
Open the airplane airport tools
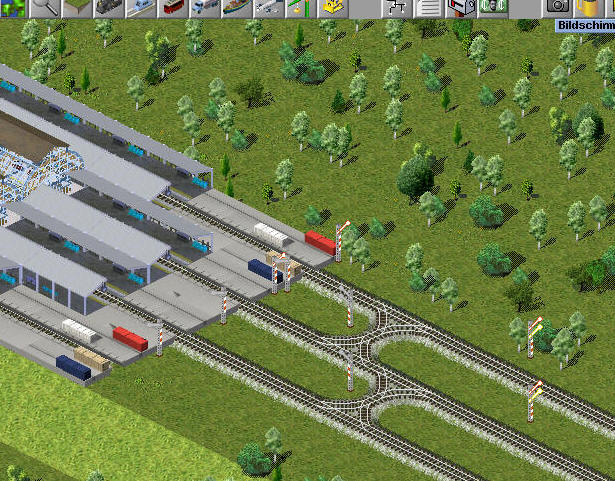pyautogui.click(x=267, y=7)
